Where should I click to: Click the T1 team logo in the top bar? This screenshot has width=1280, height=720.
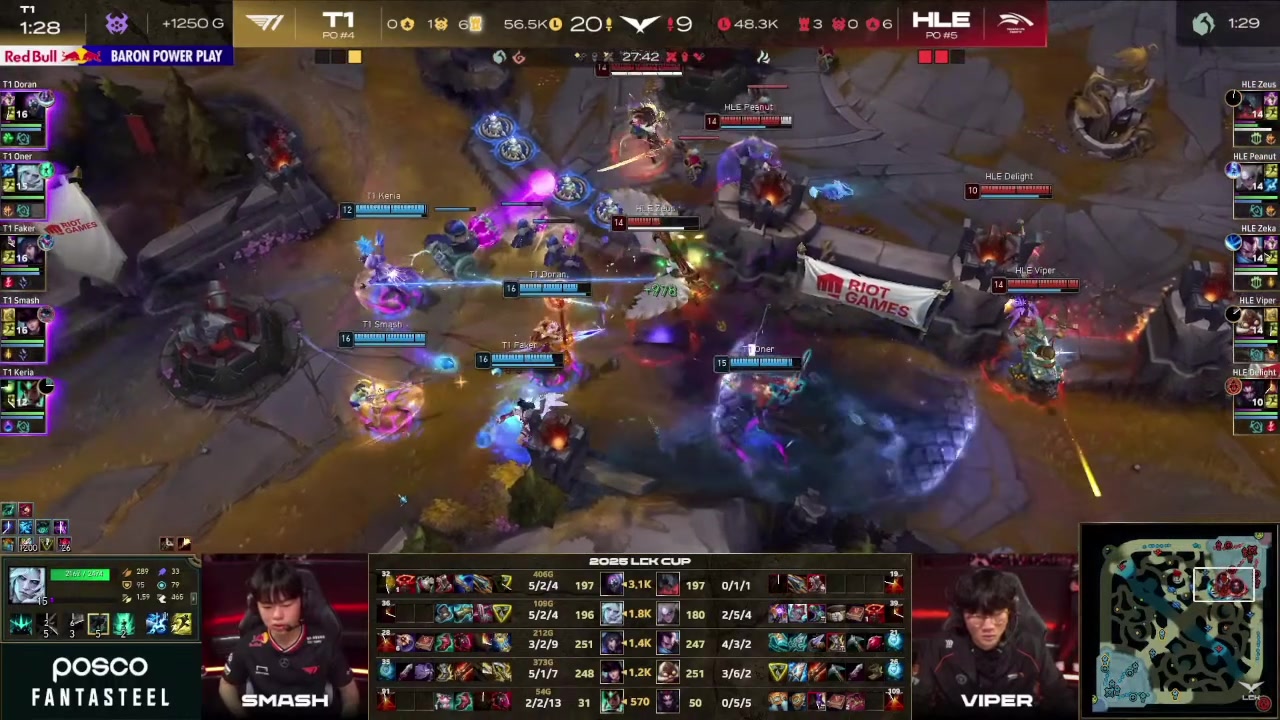[x=265, y=23]
